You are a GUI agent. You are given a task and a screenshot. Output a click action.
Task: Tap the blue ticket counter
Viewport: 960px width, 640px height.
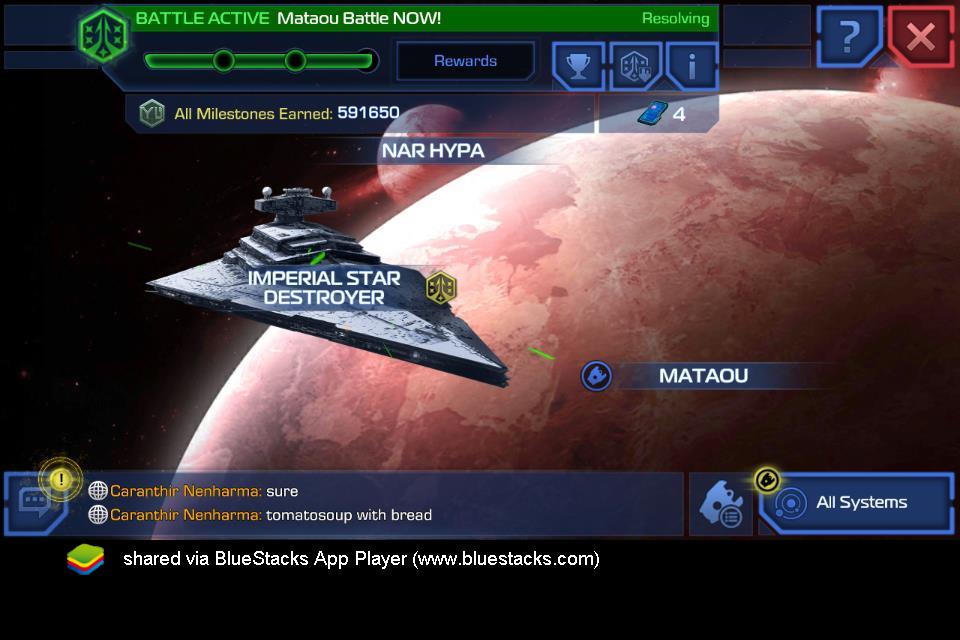point(660,114)
